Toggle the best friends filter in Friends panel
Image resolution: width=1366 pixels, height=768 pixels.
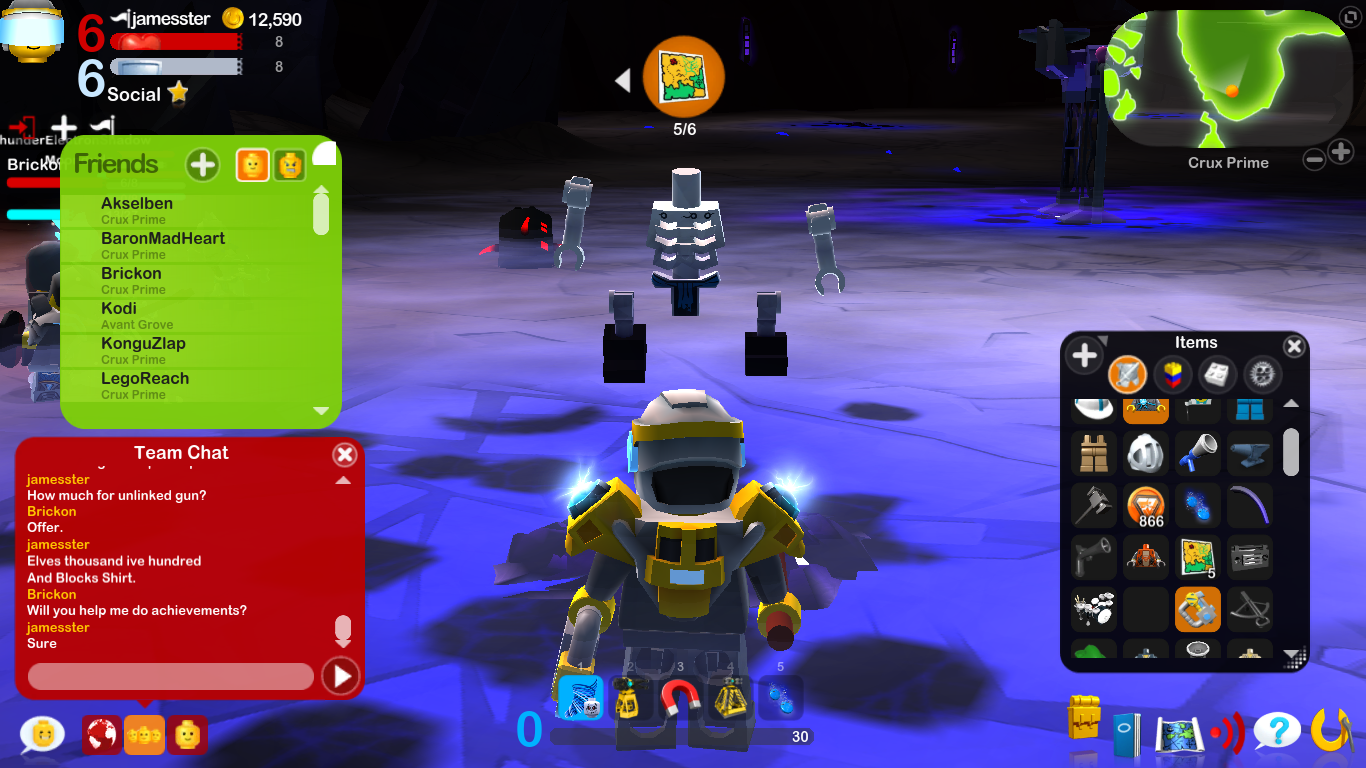coord(252,165)
